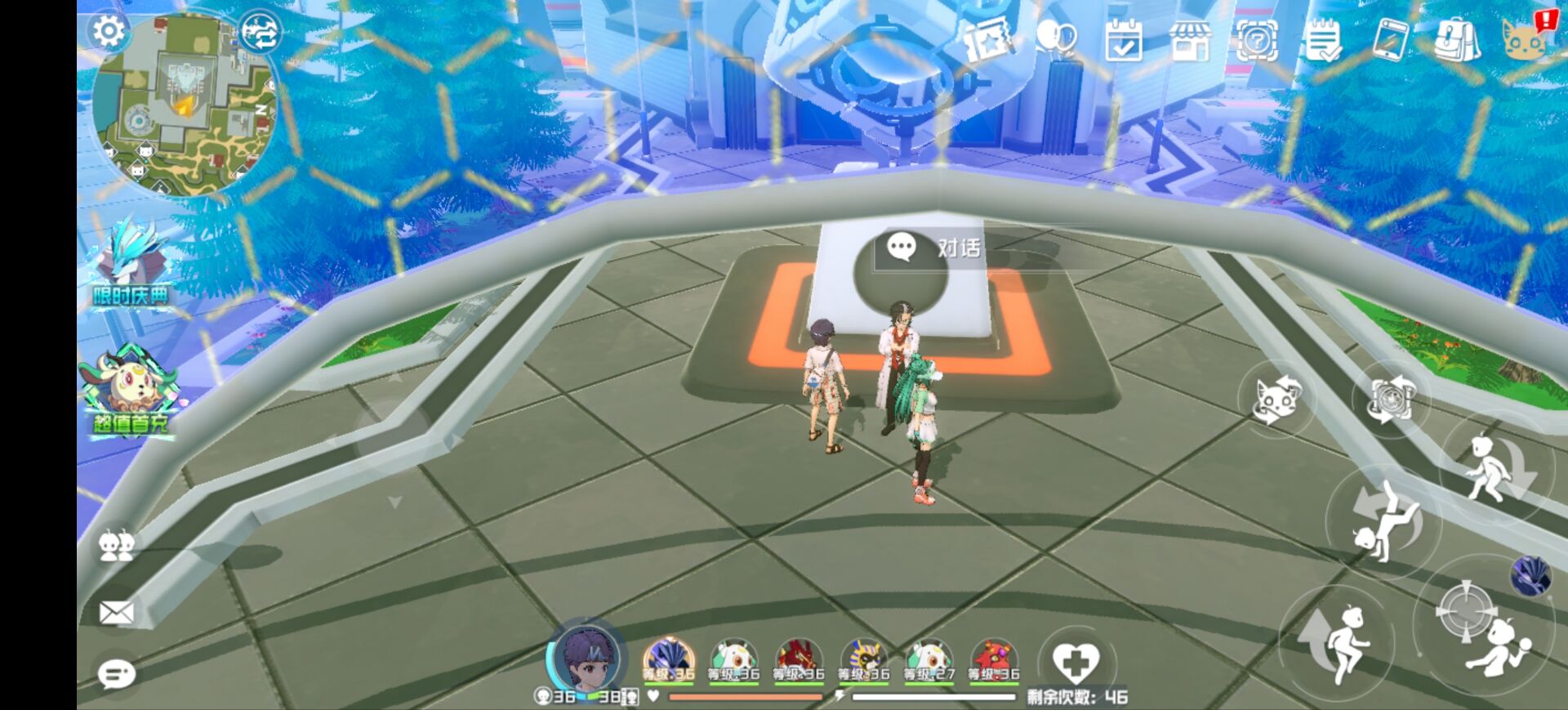
Task: Select the level 27 white pet slot
Action: 929,660
